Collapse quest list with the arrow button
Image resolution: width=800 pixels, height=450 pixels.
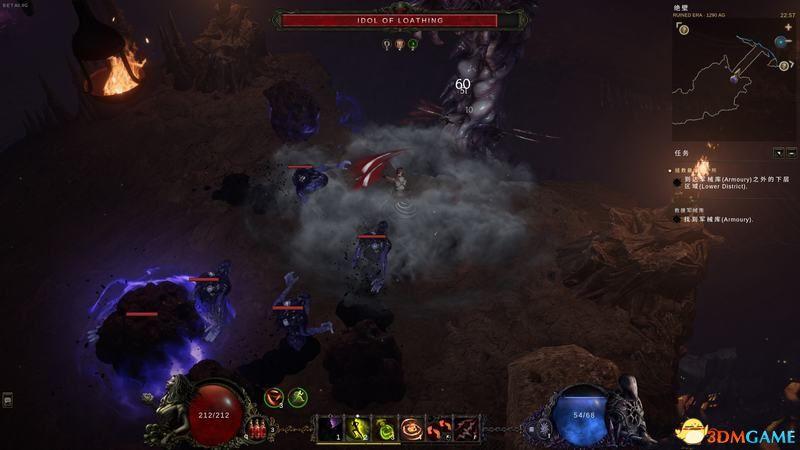point(779,153)
